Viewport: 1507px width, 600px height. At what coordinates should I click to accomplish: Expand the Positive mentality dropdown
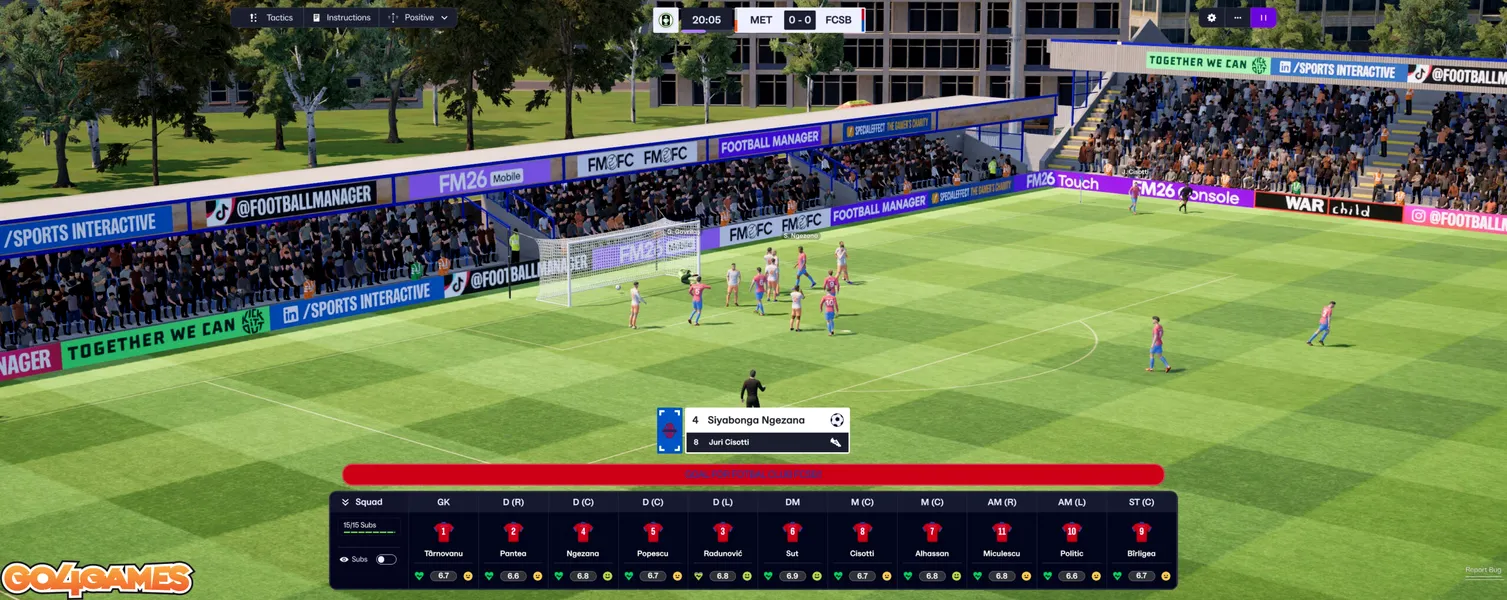[x=420, y=18]
